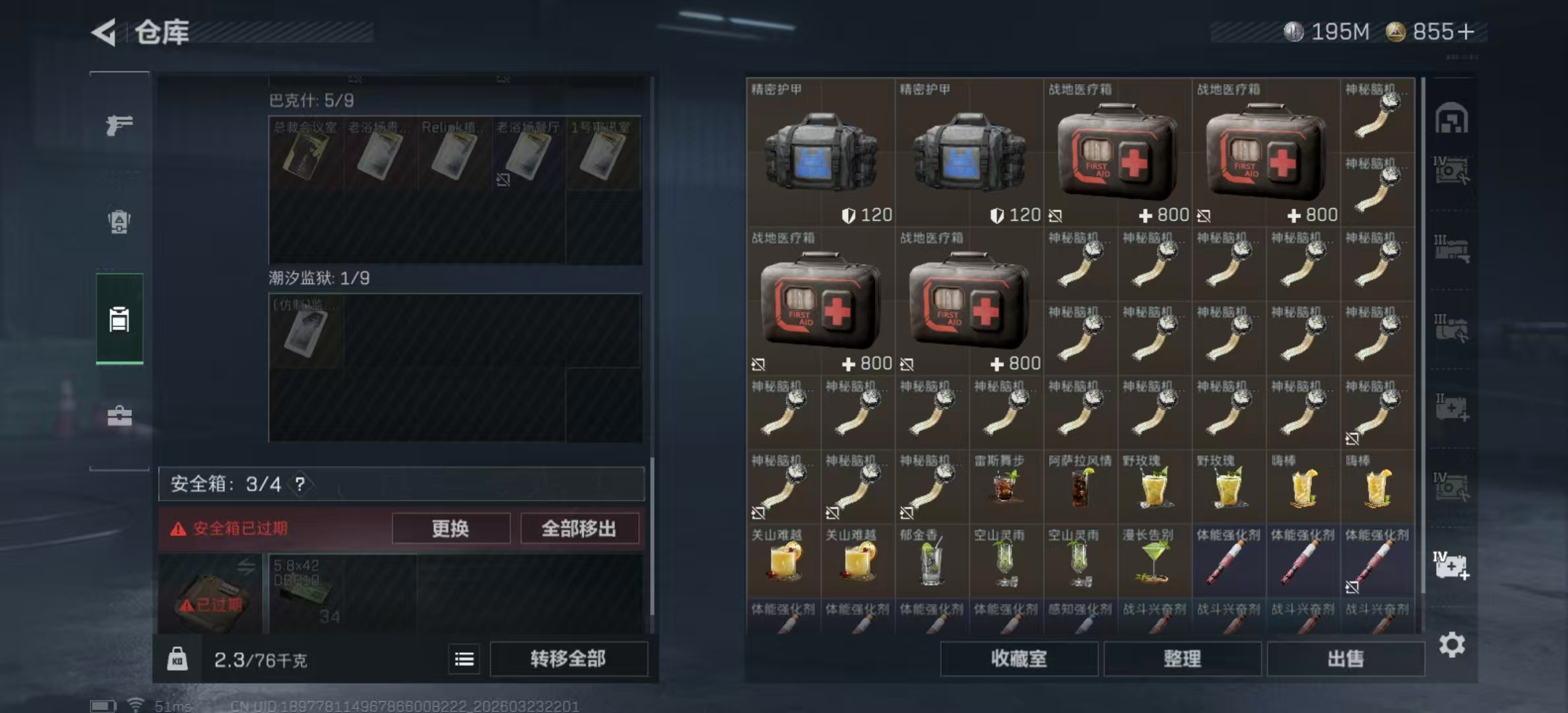Select the tier IV medkit-plus icon at sidebar bottom
The height and width of the screenshot is (713, 1568).
(x=1451, y=564)
